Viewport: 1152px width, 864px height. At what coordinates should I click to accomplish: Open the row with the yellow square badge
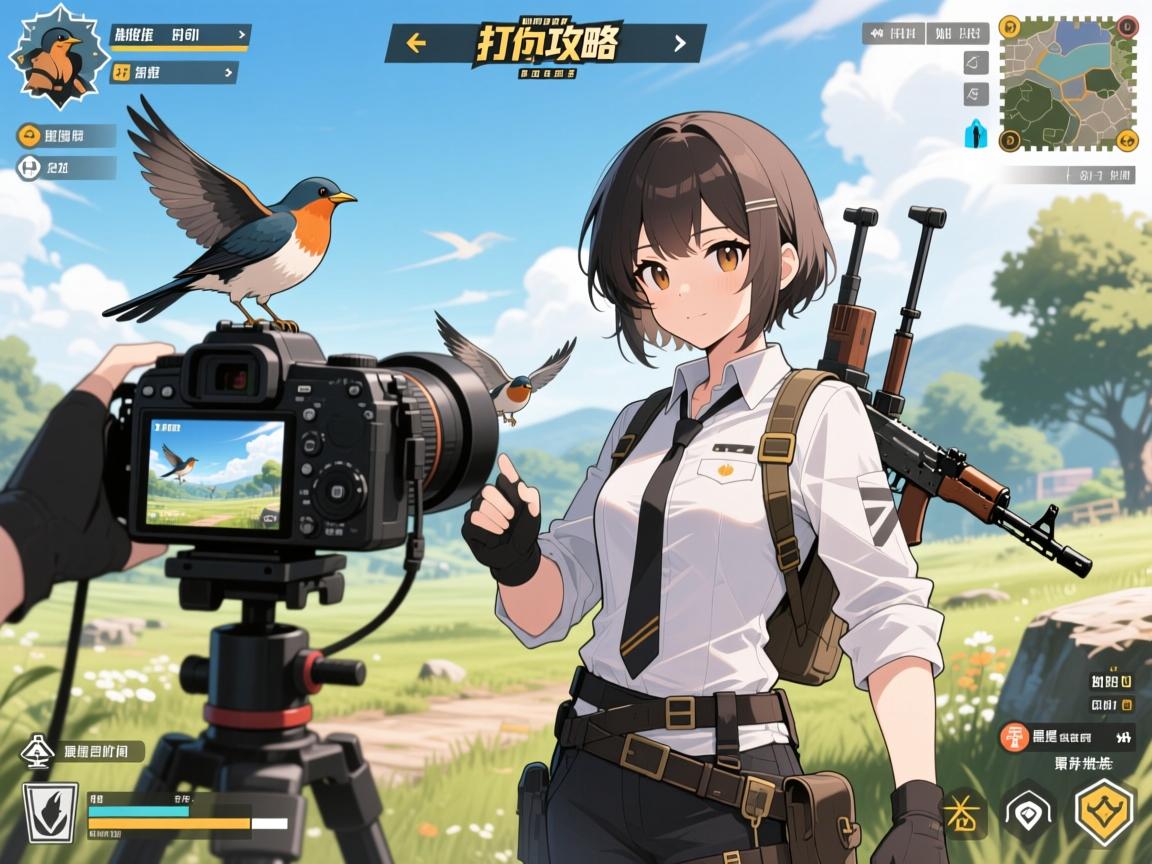click(174, 72)
